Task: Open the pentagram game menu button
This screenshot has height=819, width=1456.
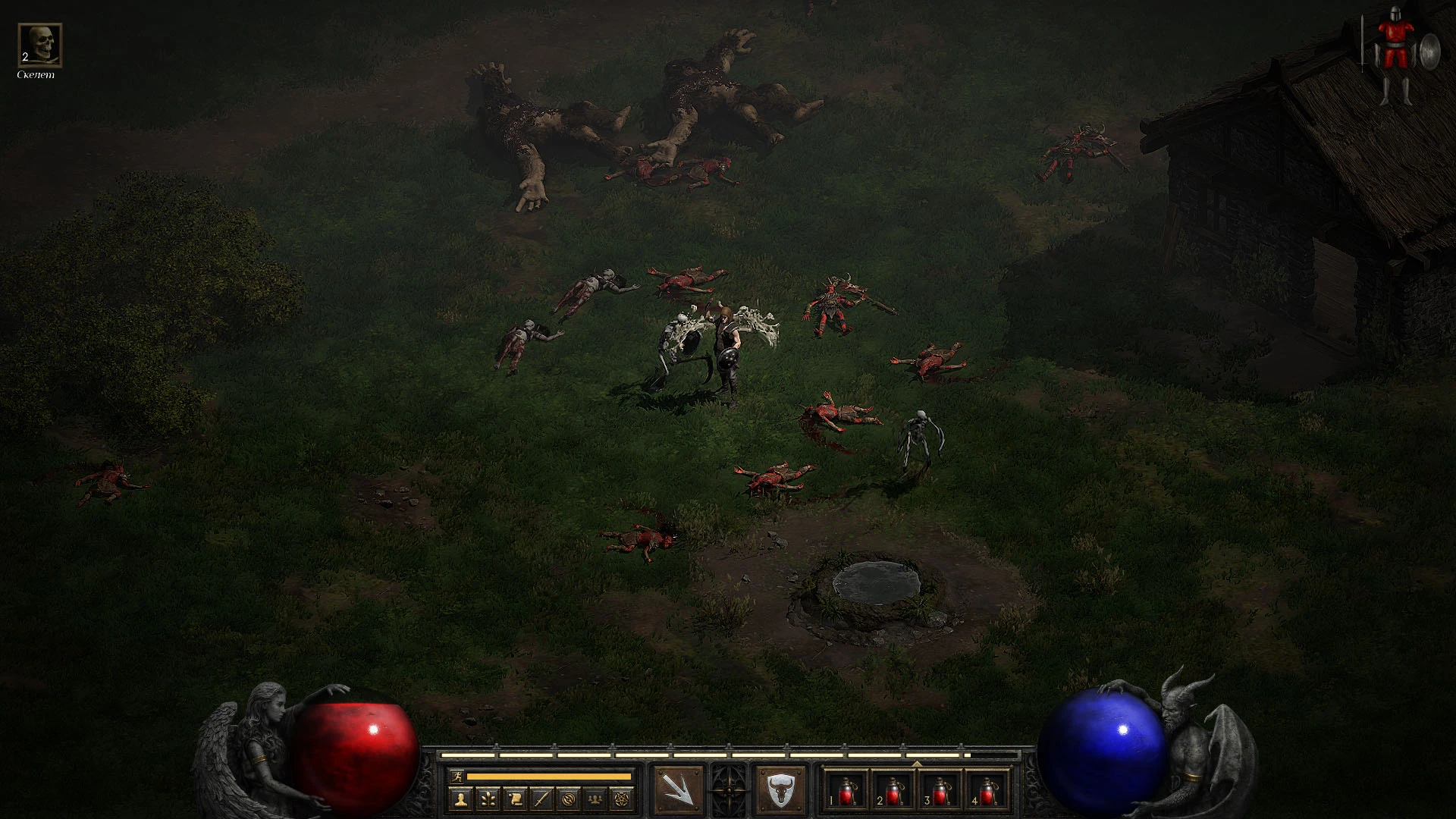Action: [623, 799]
